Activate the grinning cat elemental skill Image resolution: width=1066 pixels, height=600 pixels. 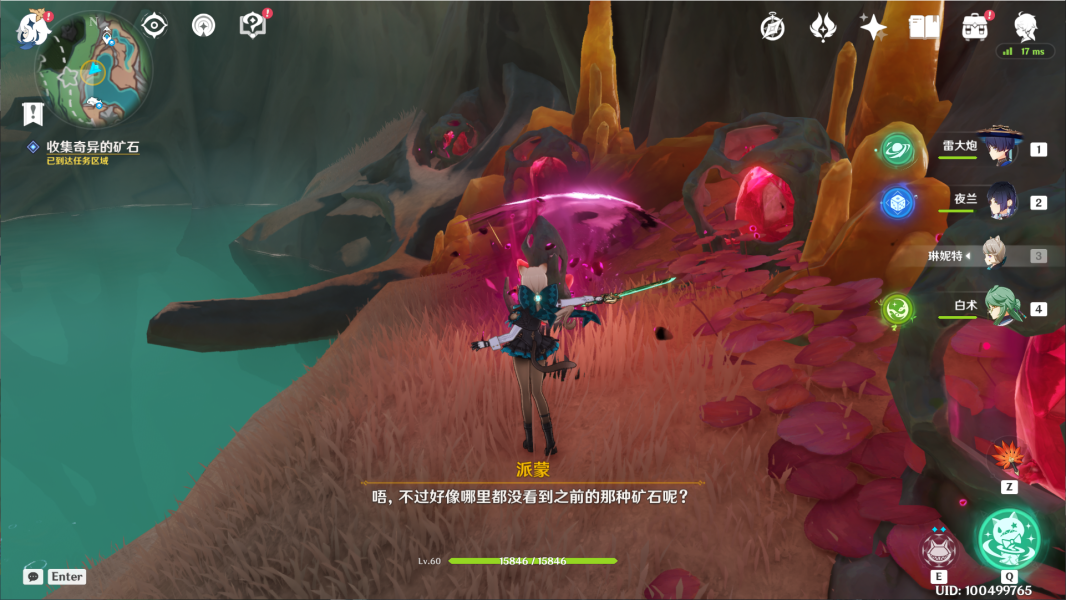(938, 548)
